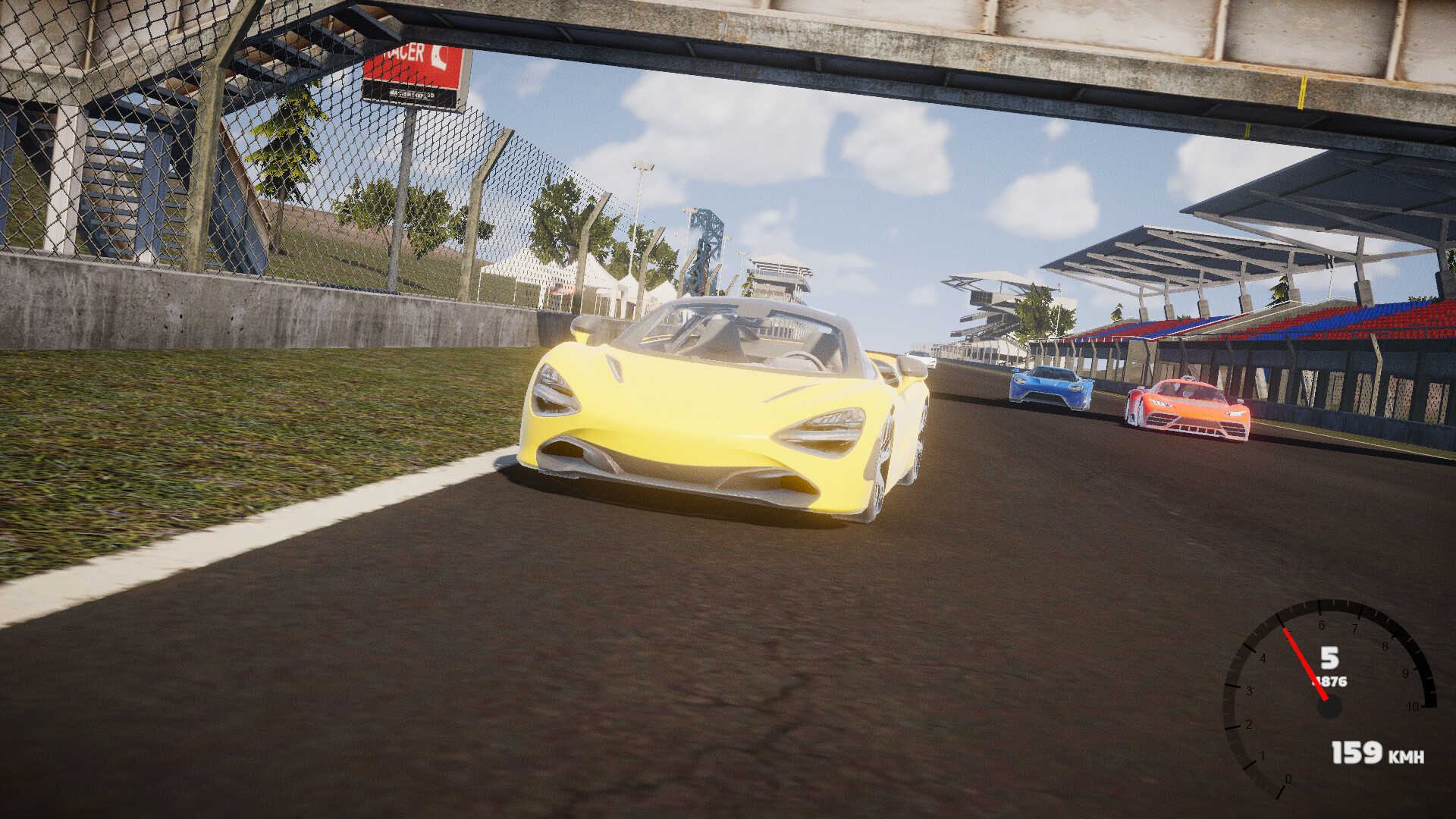Image resolution: width=1456 pixels, height=819 pixels.
Task: Click the needle's center hub on the gauge
Action: [x=1328, y=706]
